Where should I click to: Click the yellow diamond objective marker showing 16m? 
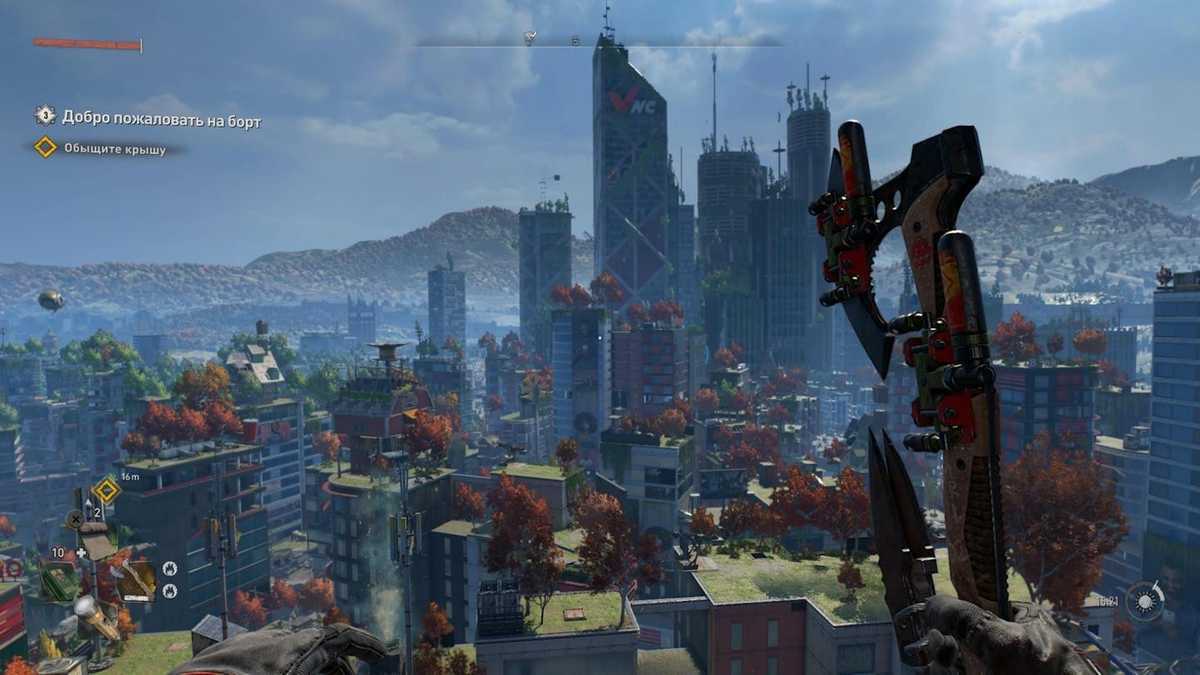(x=106, y=490)
